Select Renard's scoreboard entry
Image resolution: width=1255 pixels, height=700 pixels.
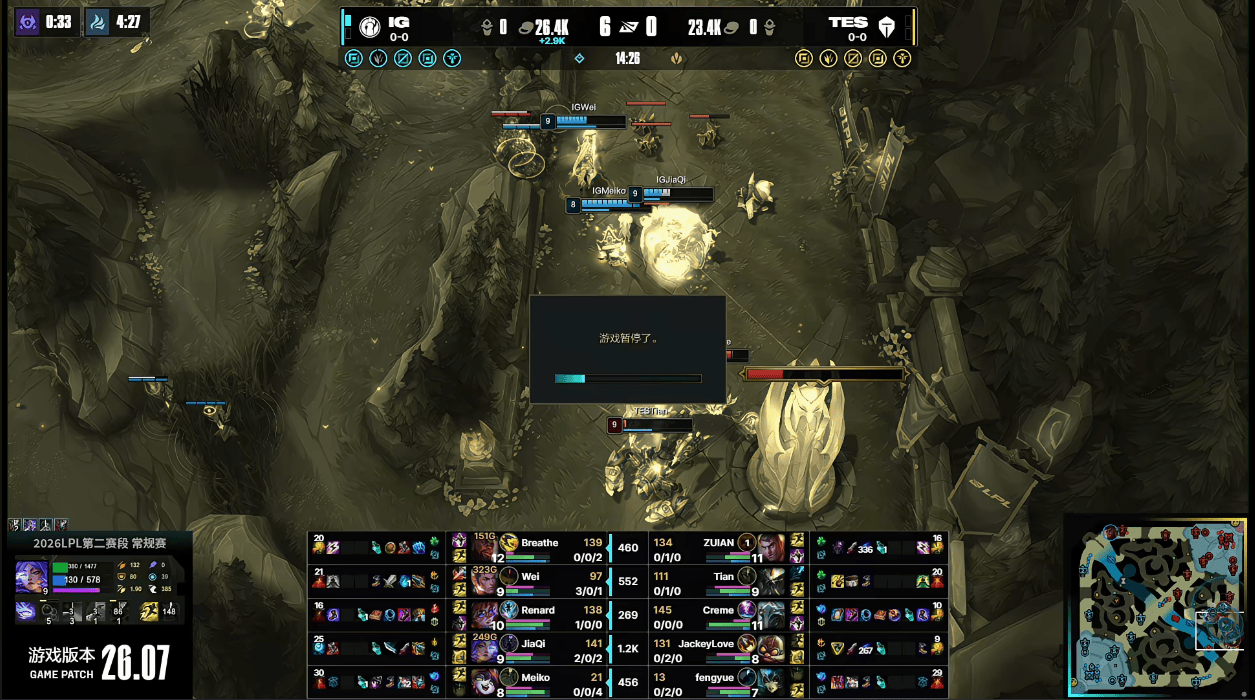coord(540,613)
